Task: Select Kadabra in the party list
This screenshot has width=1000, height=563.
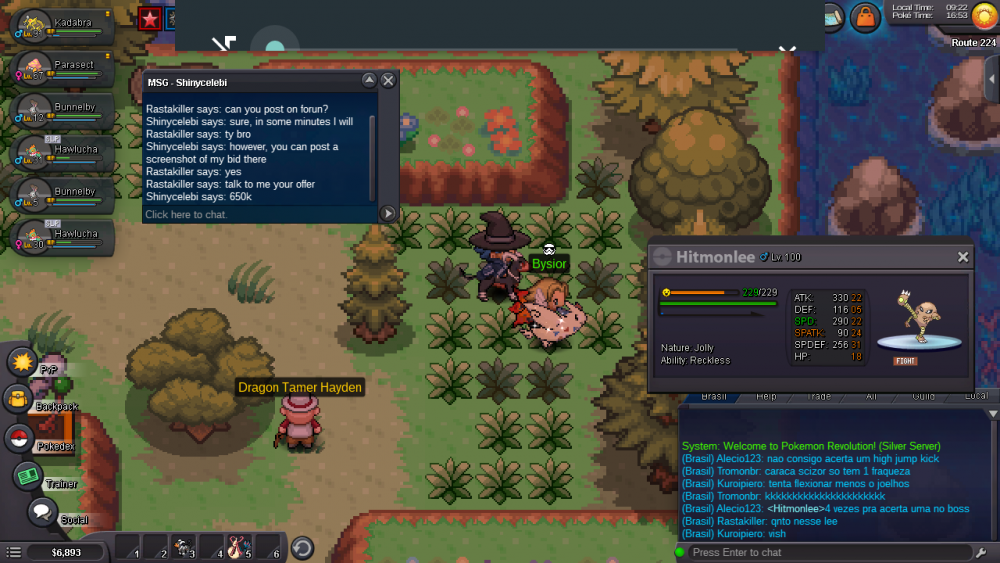Action: 58,27
